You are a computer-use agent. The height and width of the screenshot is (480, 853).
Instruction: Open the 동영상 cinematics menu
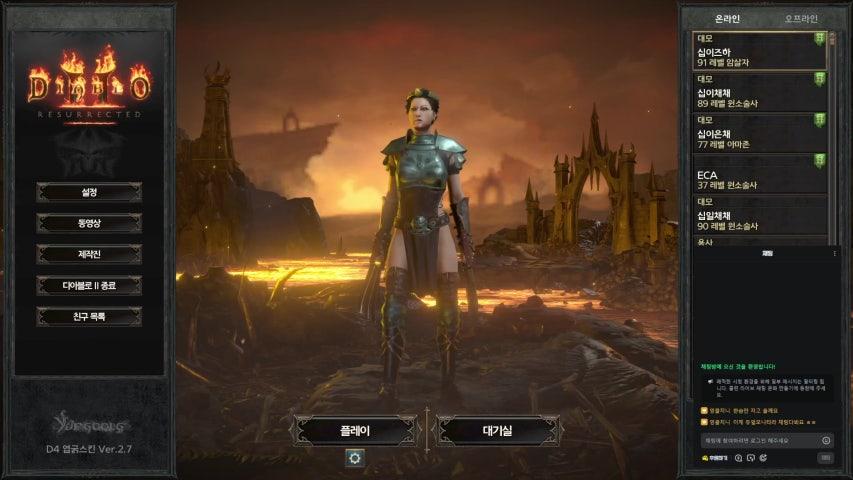pos(89,223)
